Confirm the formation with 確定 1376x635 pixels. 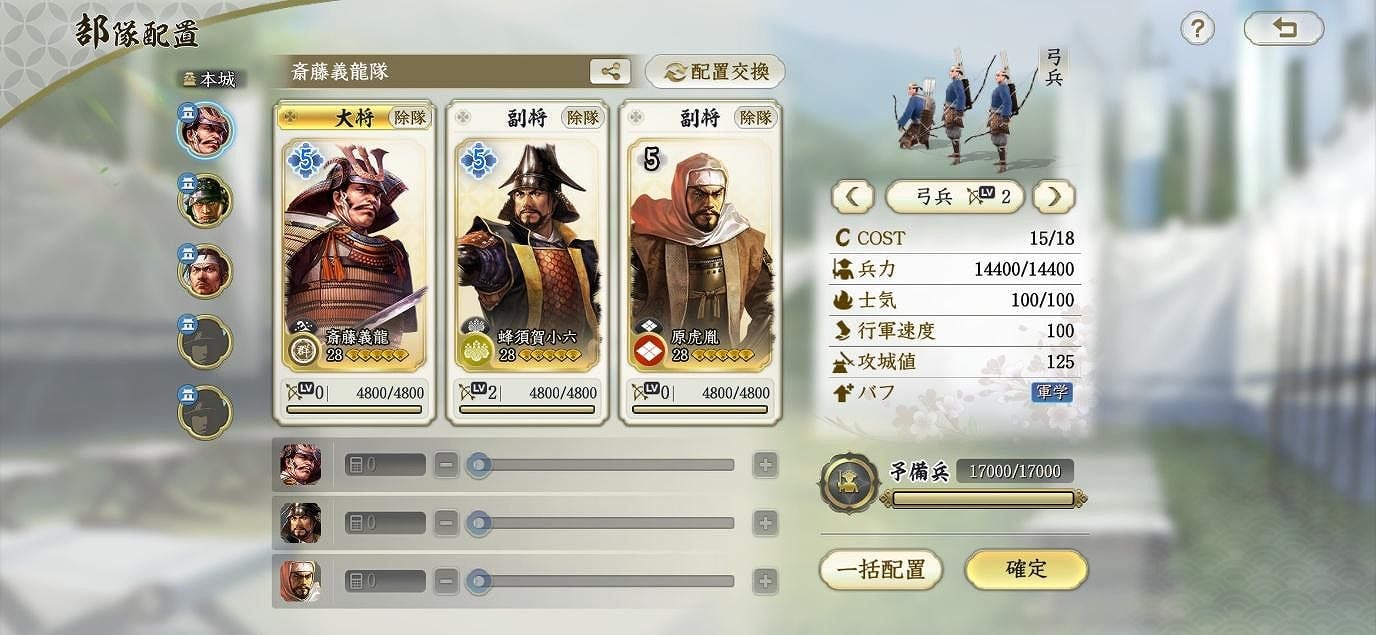[1025, 569]
